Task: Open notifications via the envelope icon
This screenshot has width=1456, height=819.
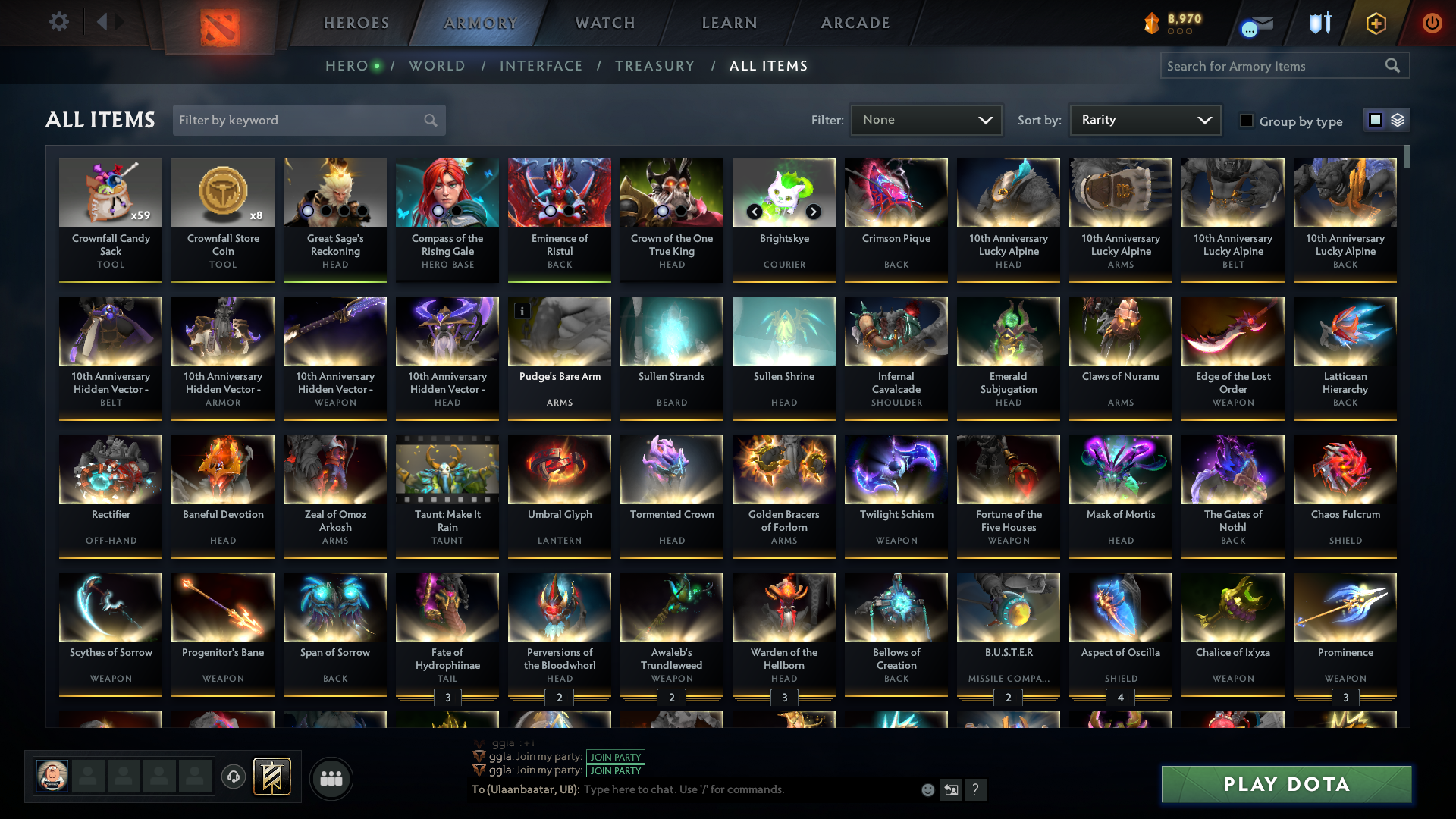Action: click(x=1256, y=23)
